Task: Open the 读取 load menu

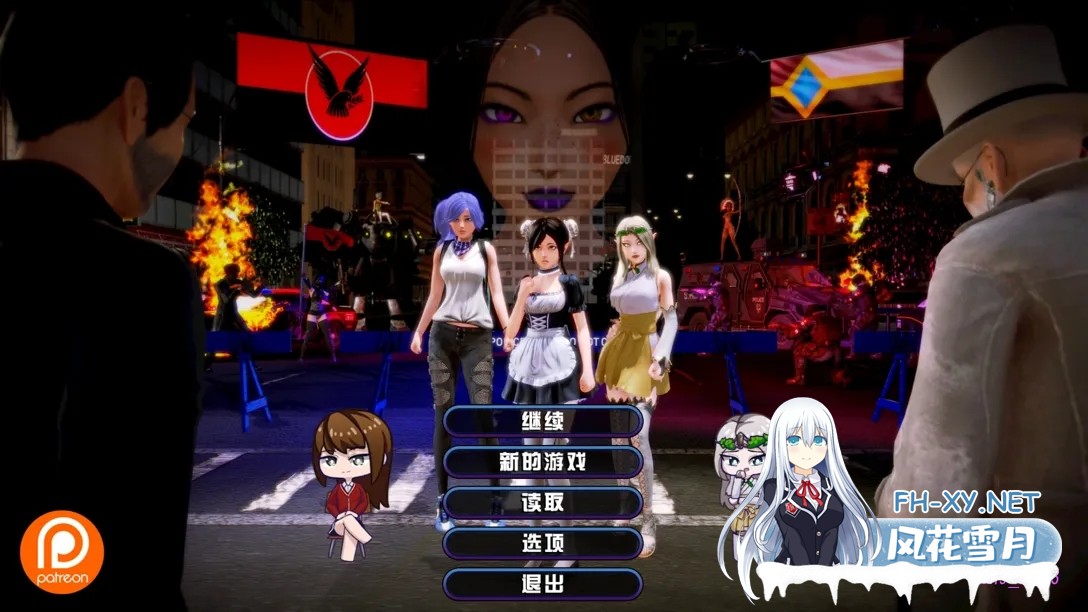Action: coord(543,503)
